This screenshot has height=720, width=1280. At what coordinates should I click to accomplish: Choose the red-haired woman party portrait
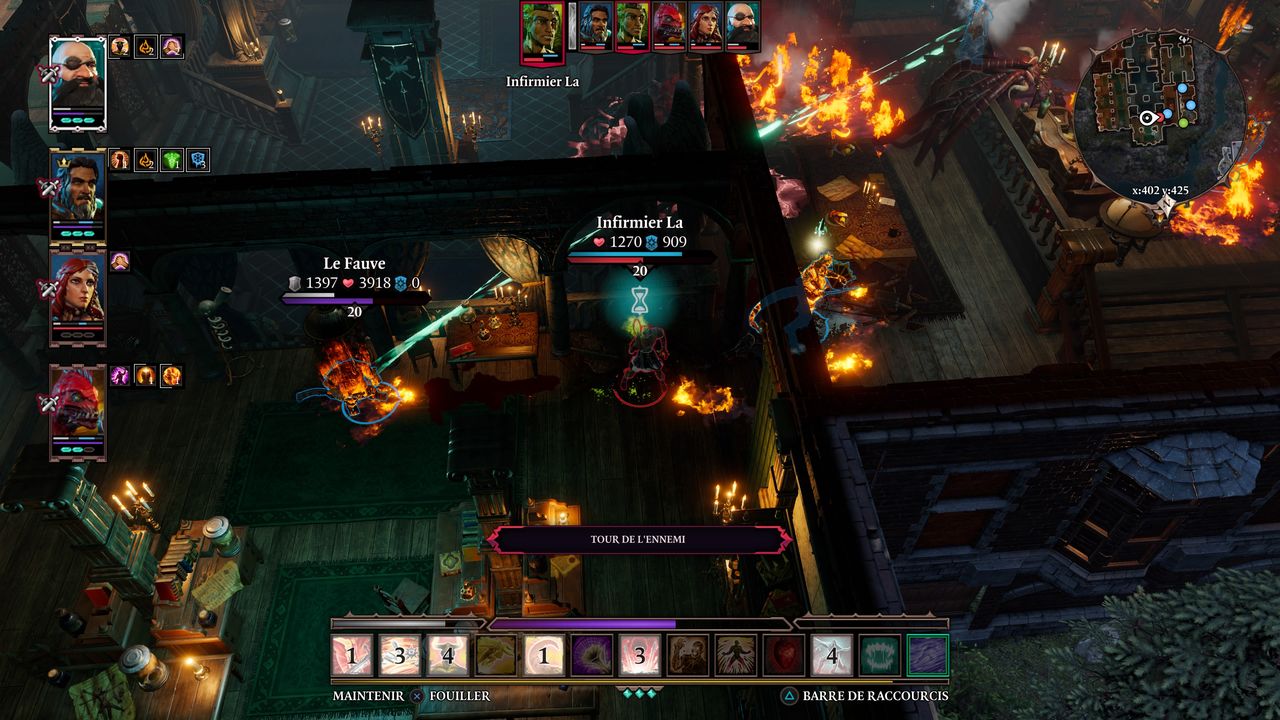pos(78,297)
